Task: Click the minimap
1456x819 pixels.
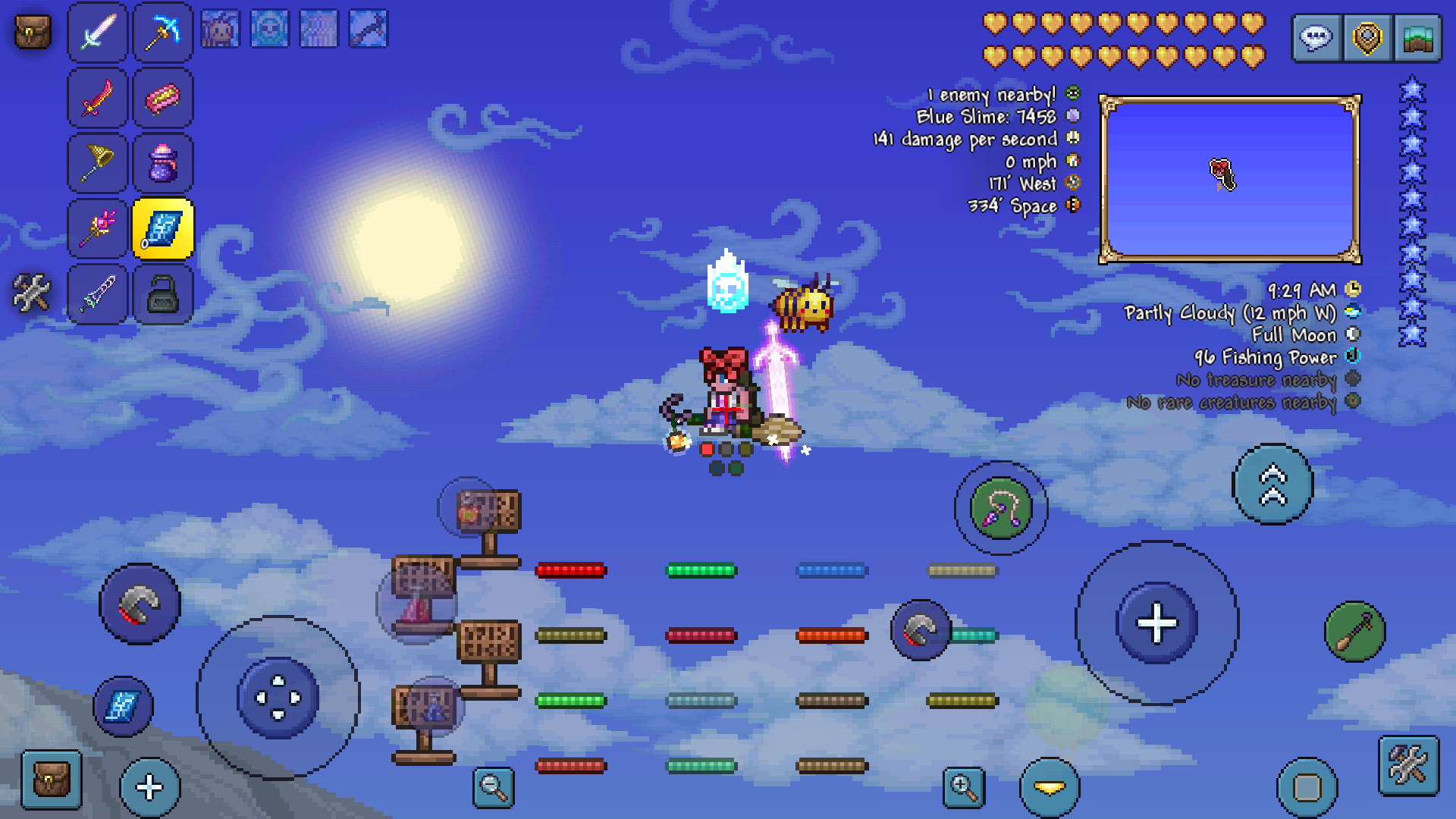Action: tap(1230, 180)
